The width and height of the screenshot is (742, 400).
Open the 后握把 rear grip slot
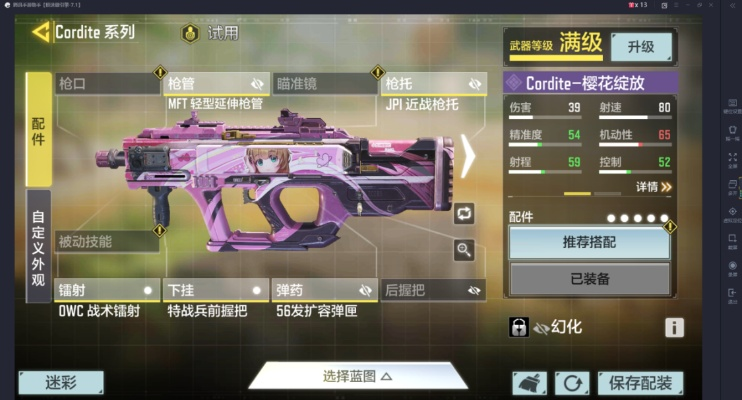[433, 290]
